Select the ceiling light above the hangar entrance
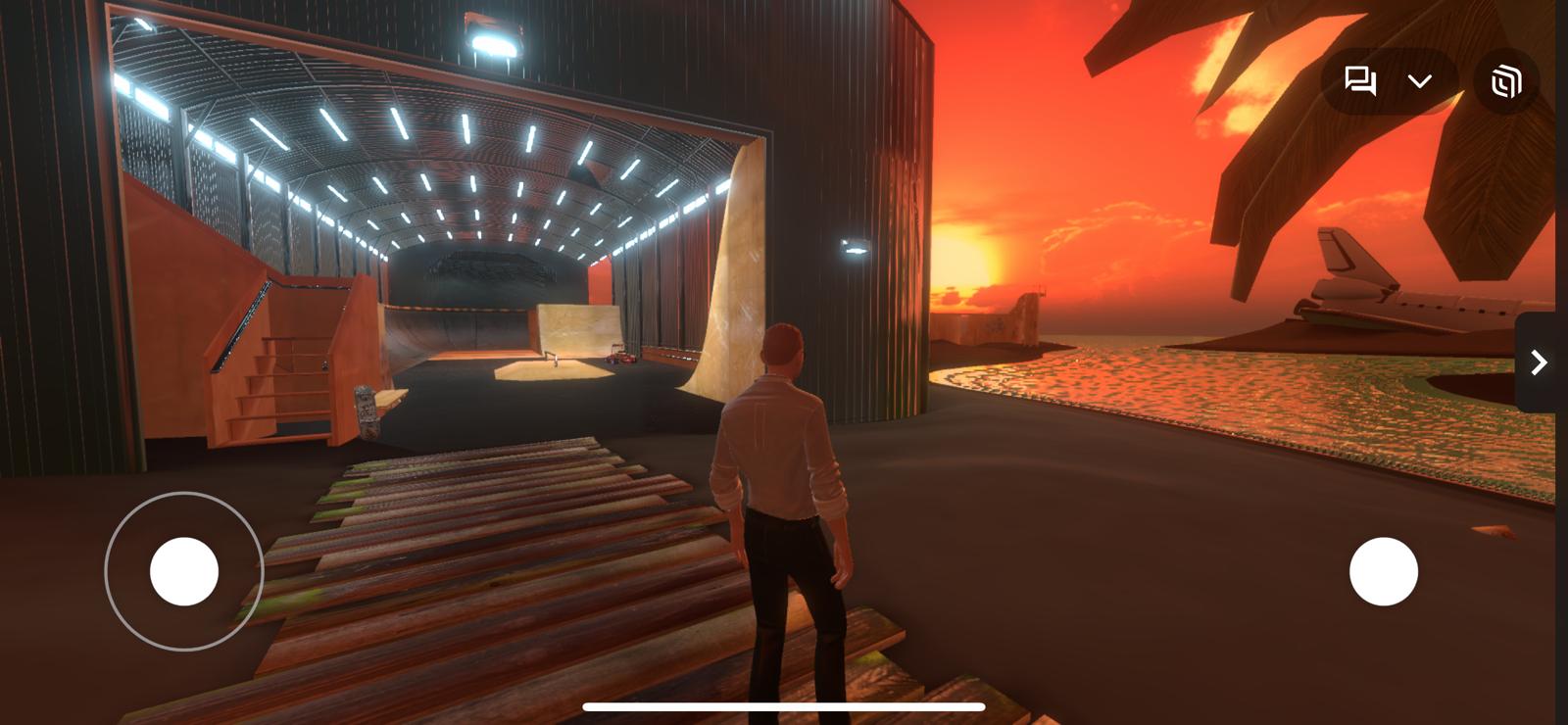Viewport: 1568px width, 725px height. [x=492, y=41]
